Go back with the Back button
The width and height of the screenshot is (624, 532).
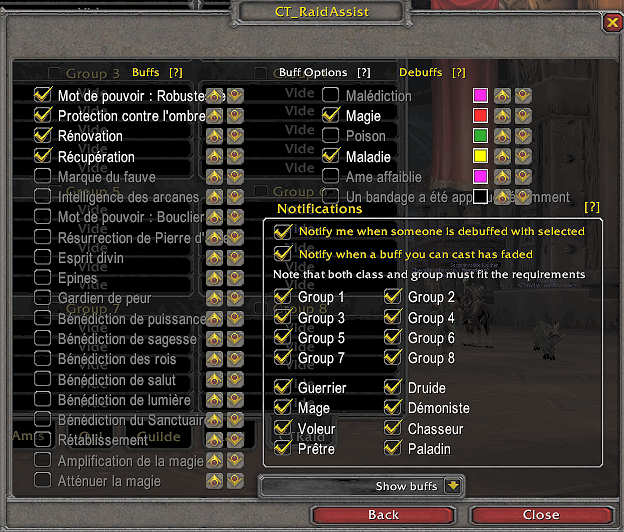coord(383,515)
